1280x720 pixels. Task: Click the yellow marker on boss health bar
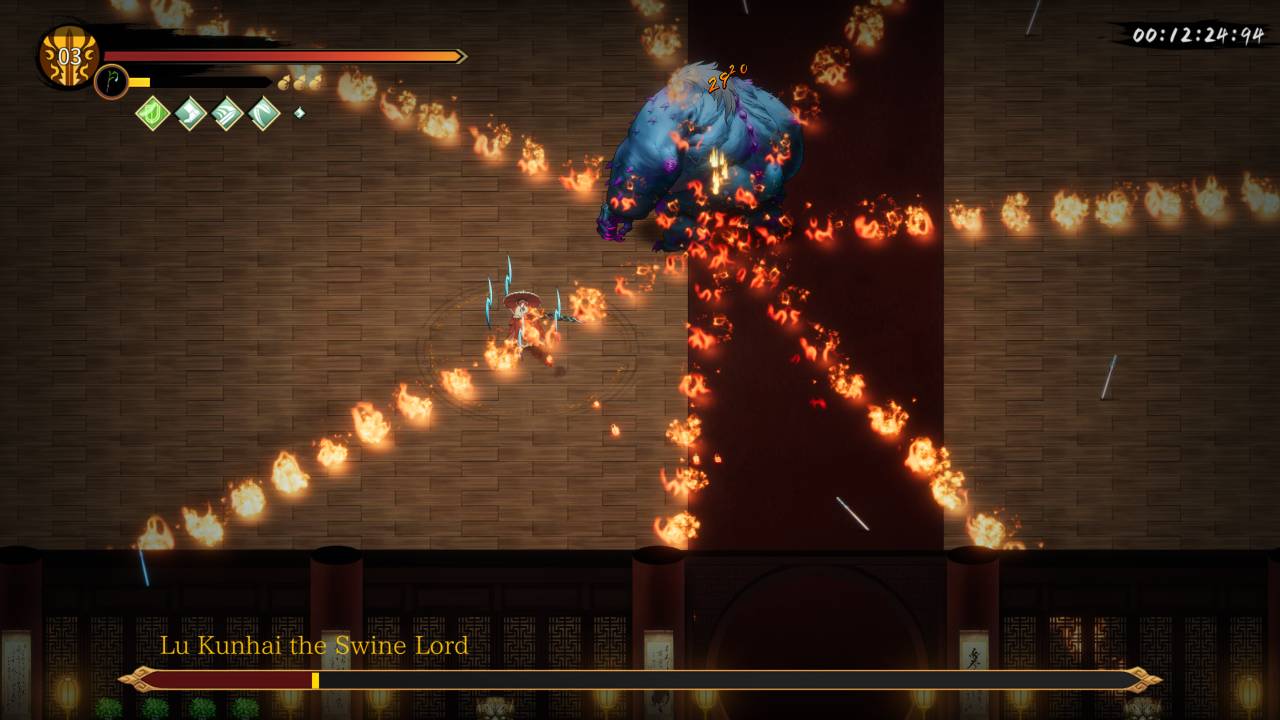tap(315, 679)
